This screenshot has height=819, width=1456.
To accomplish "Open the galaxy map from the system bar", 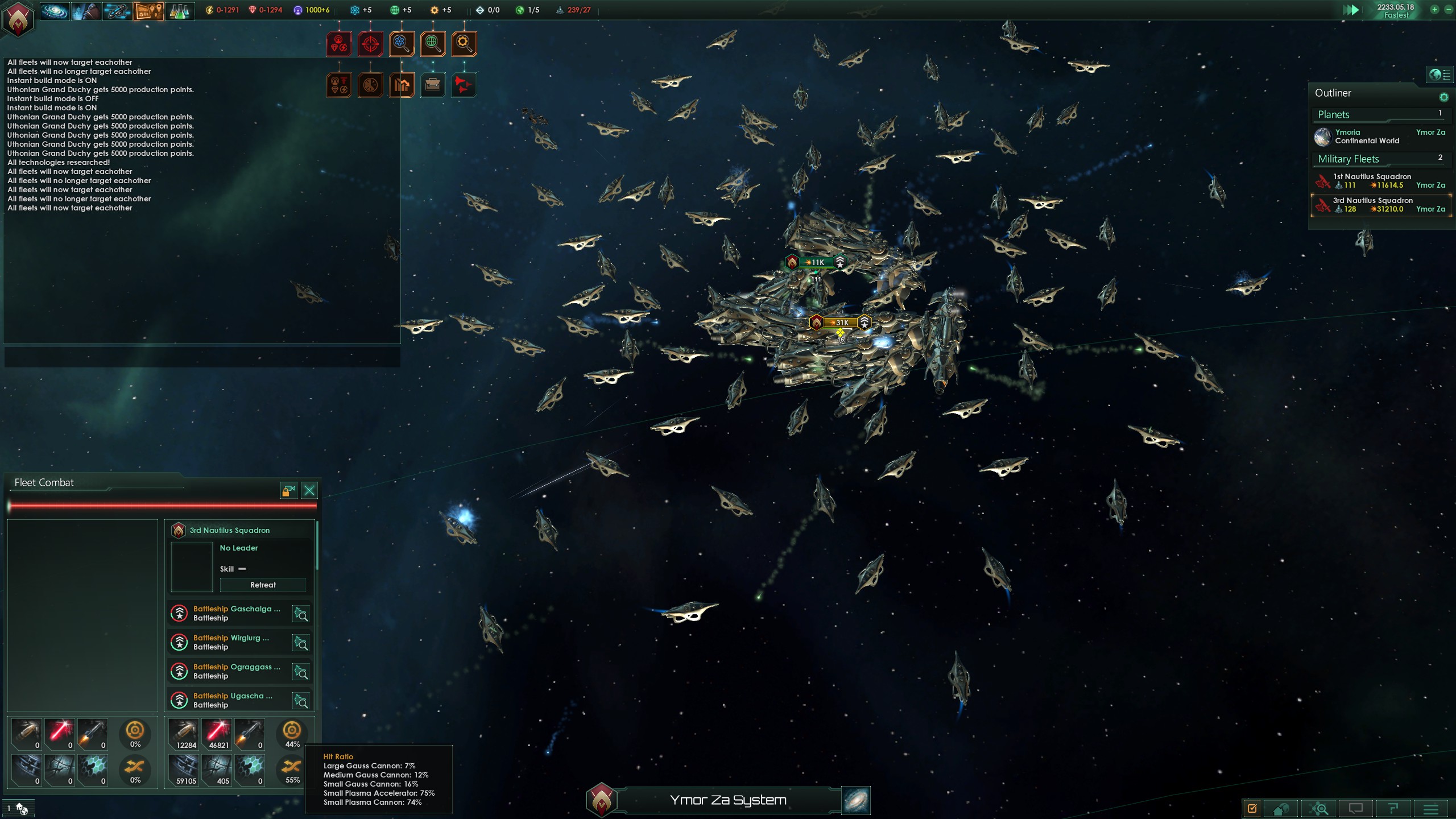I will 855,800.
